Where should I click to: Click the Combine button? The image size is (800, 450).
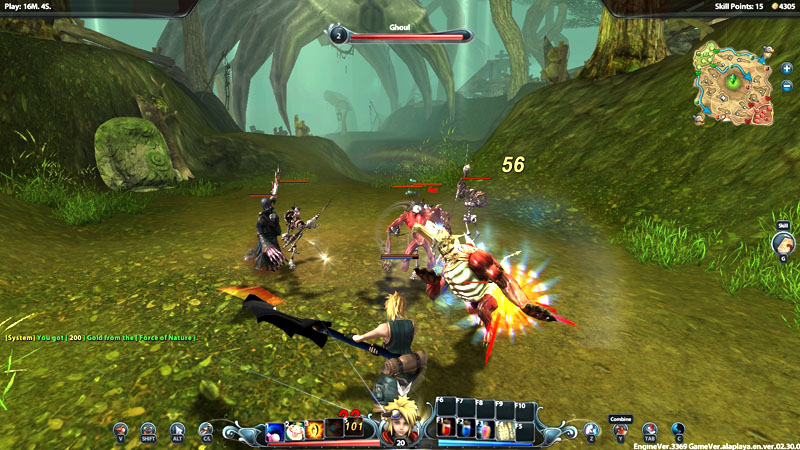[x=620, y=431]
